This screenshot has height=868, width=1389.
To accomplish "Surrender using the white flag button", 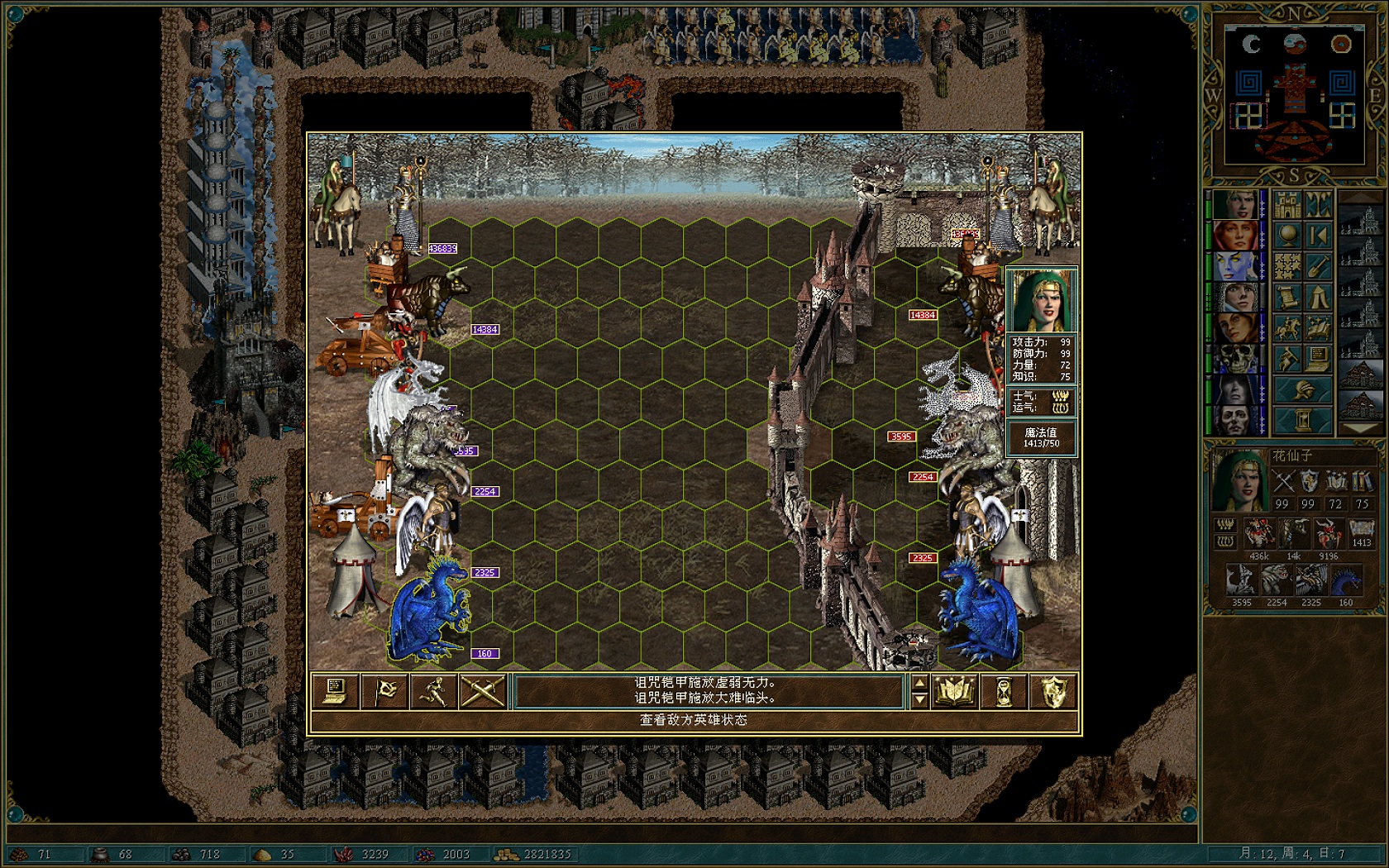I will [384, 692].
